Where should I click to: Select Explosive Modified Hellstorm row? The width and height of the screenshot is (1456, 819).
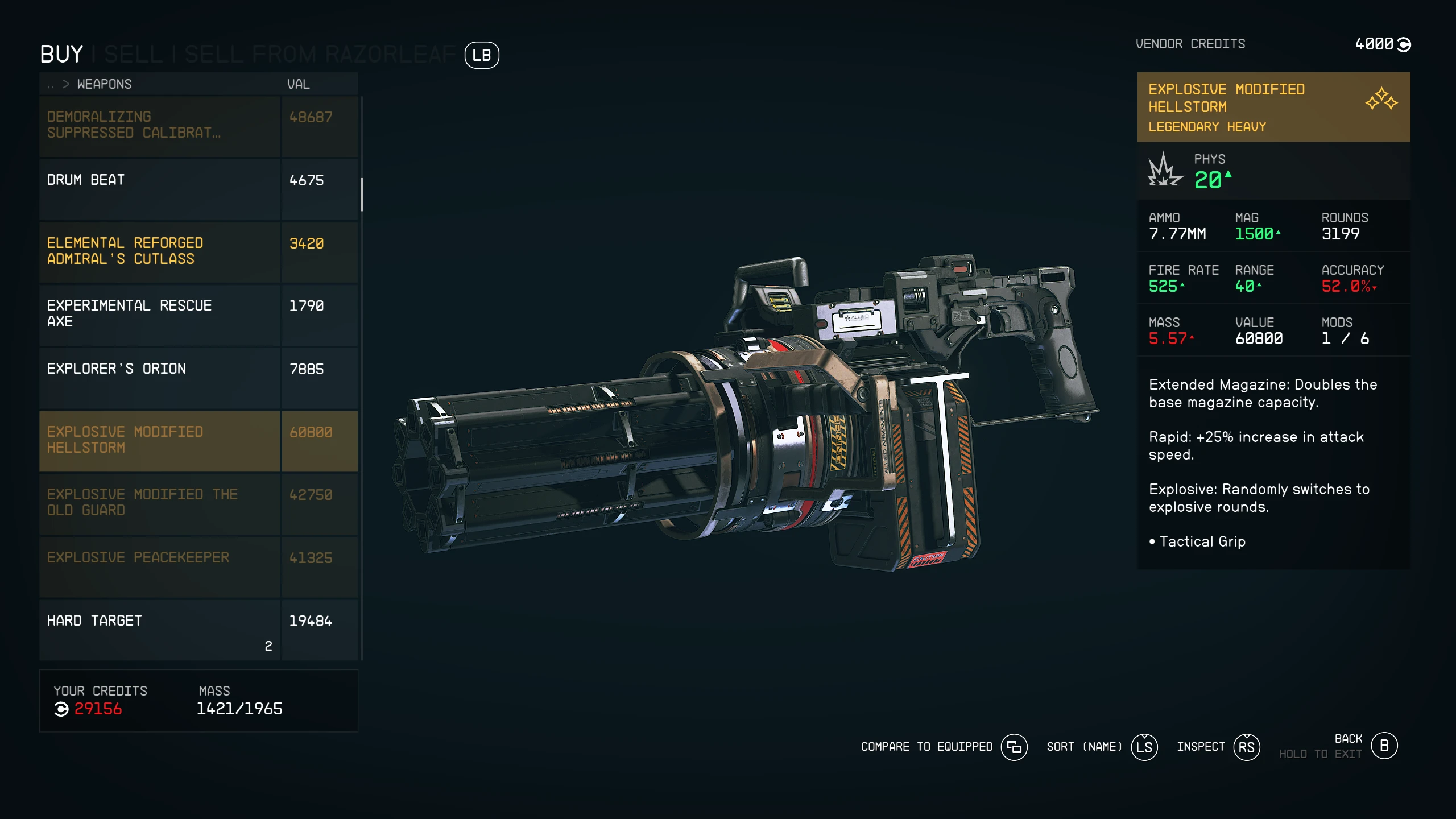point(159,440)
